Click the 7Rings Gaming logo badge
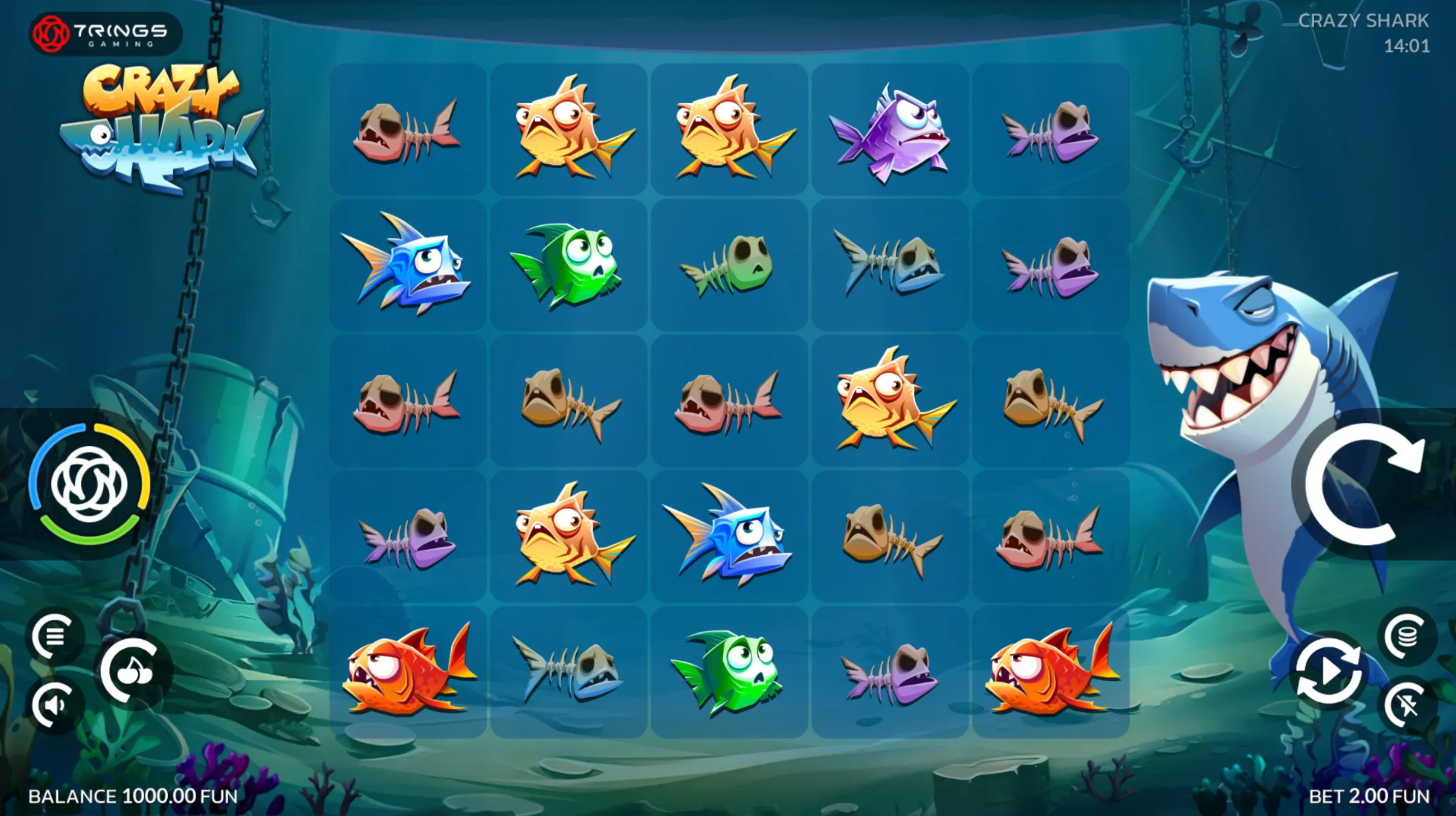This screenshot has height=816, width=1456. [106, 34]
